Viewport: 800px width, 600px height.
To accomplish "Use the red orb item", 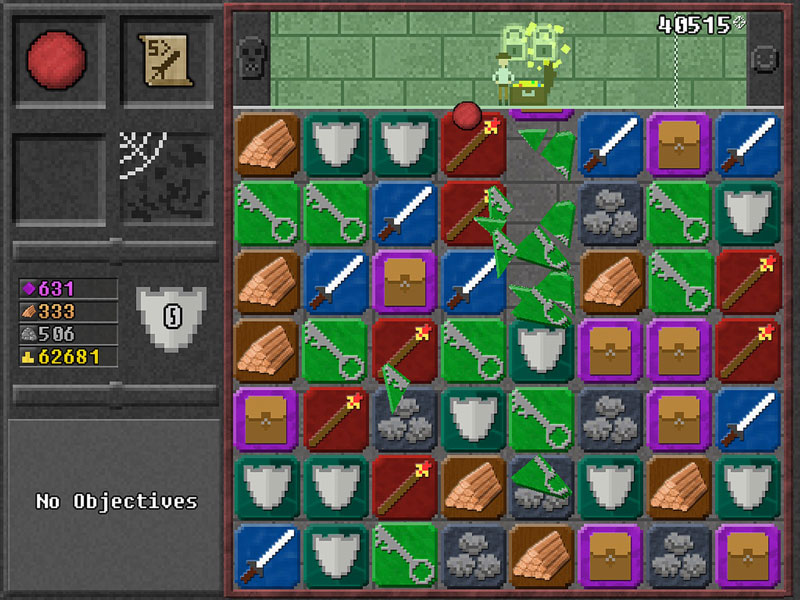I will point(58,59).
